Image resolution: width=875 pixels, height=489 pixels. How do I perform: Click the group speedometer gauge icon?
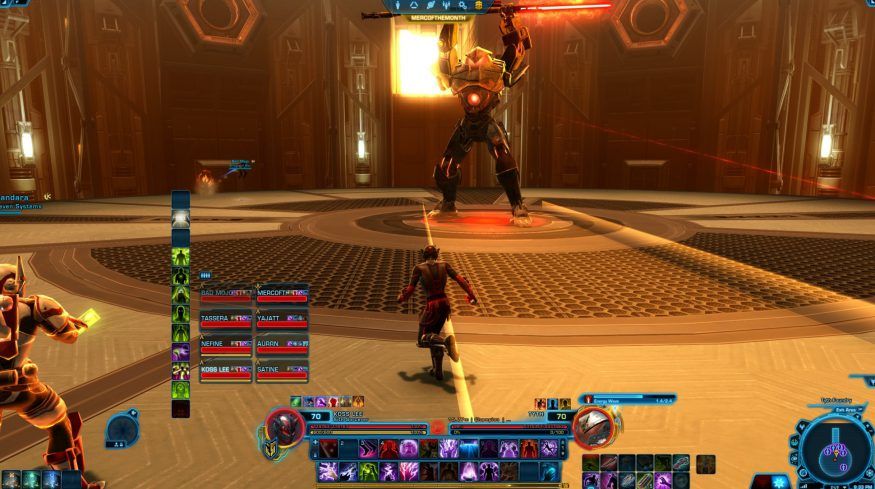pos(122,431)
